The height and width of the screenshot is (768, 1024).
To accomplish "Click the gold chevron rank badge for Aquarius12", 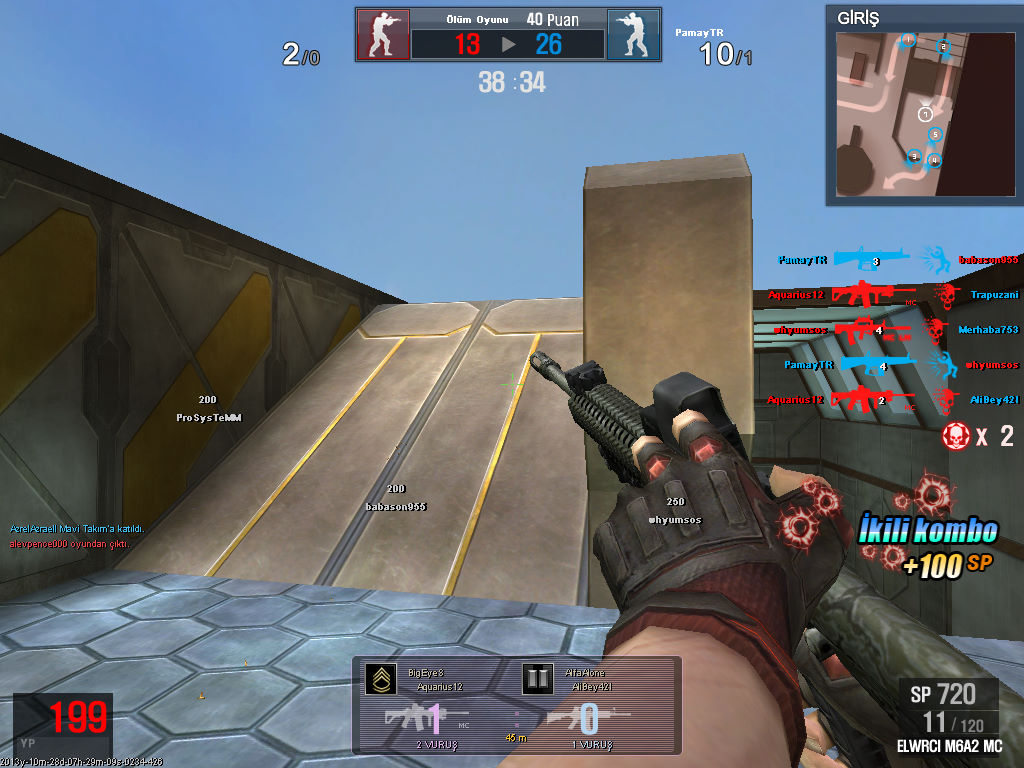I will (379, 679).
